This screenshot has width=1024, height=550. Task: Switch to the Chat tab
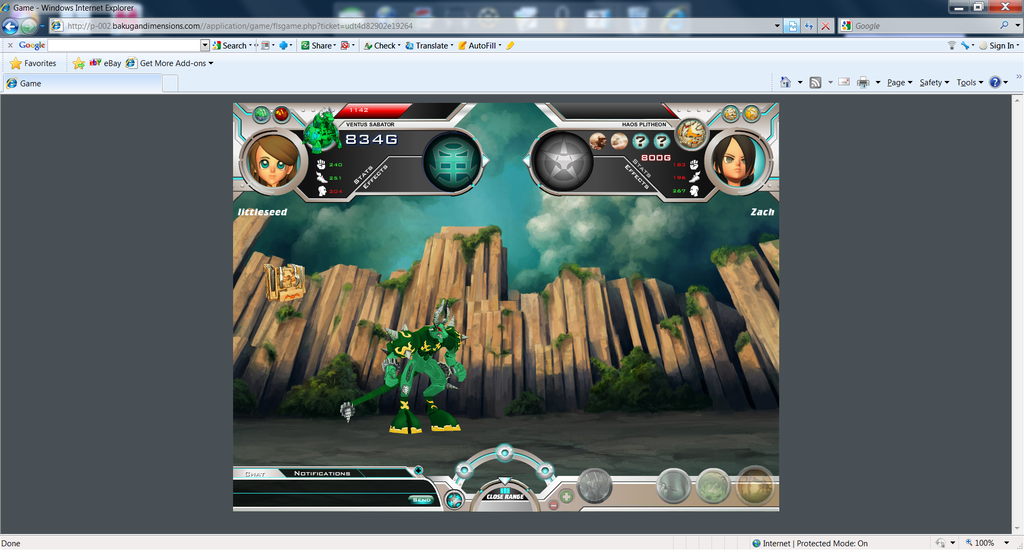(255, 473)
